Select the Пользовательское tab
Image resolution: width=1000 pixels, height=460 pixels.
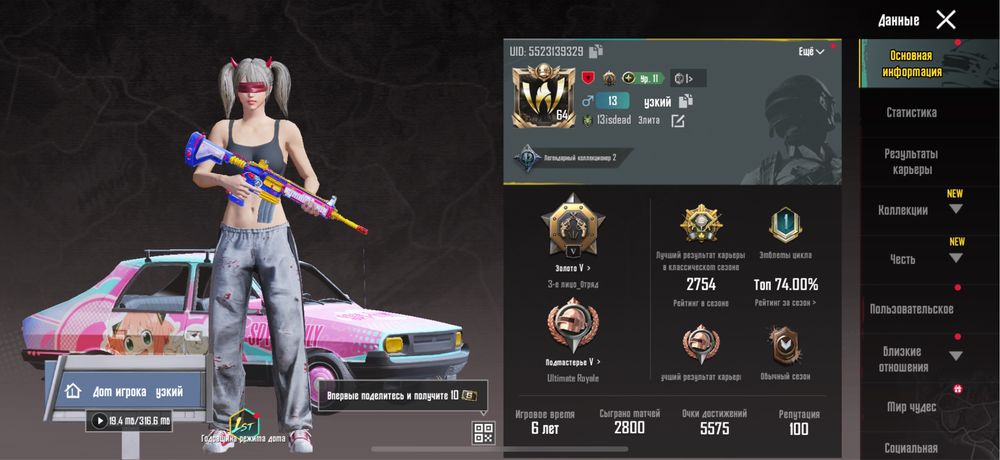[x=911, y=309]
